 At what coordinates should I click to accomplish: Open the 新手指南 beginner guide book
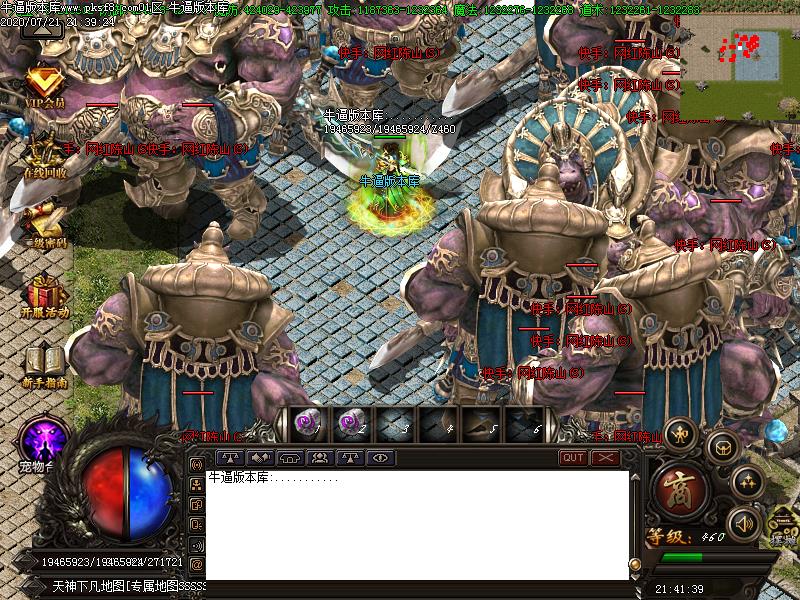[x=44, y=365]
